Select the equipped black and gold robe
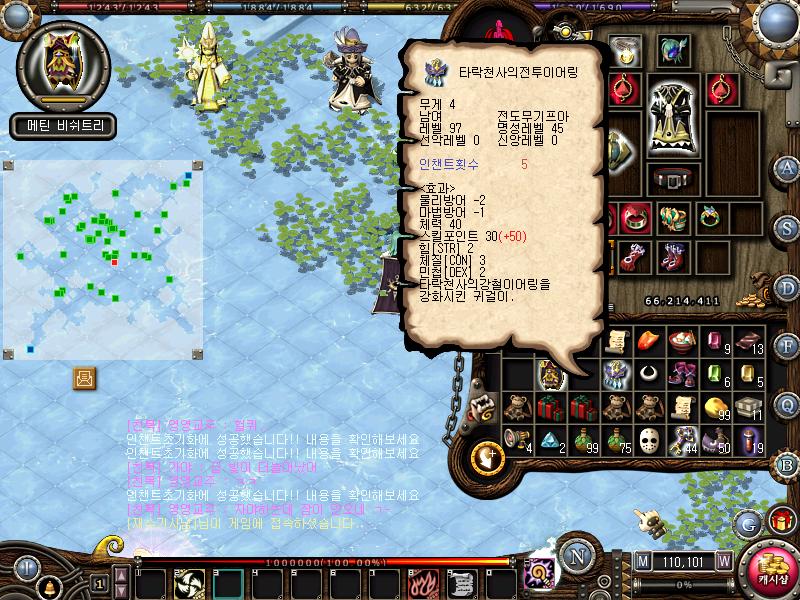 point(671,117)
